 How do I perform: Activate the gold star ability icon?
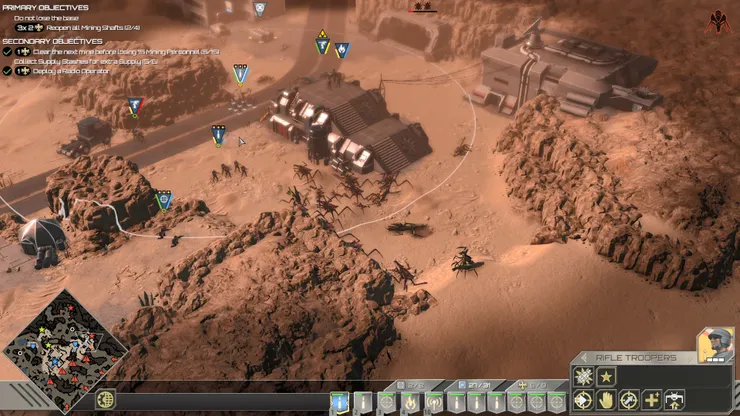click(607, 377)
